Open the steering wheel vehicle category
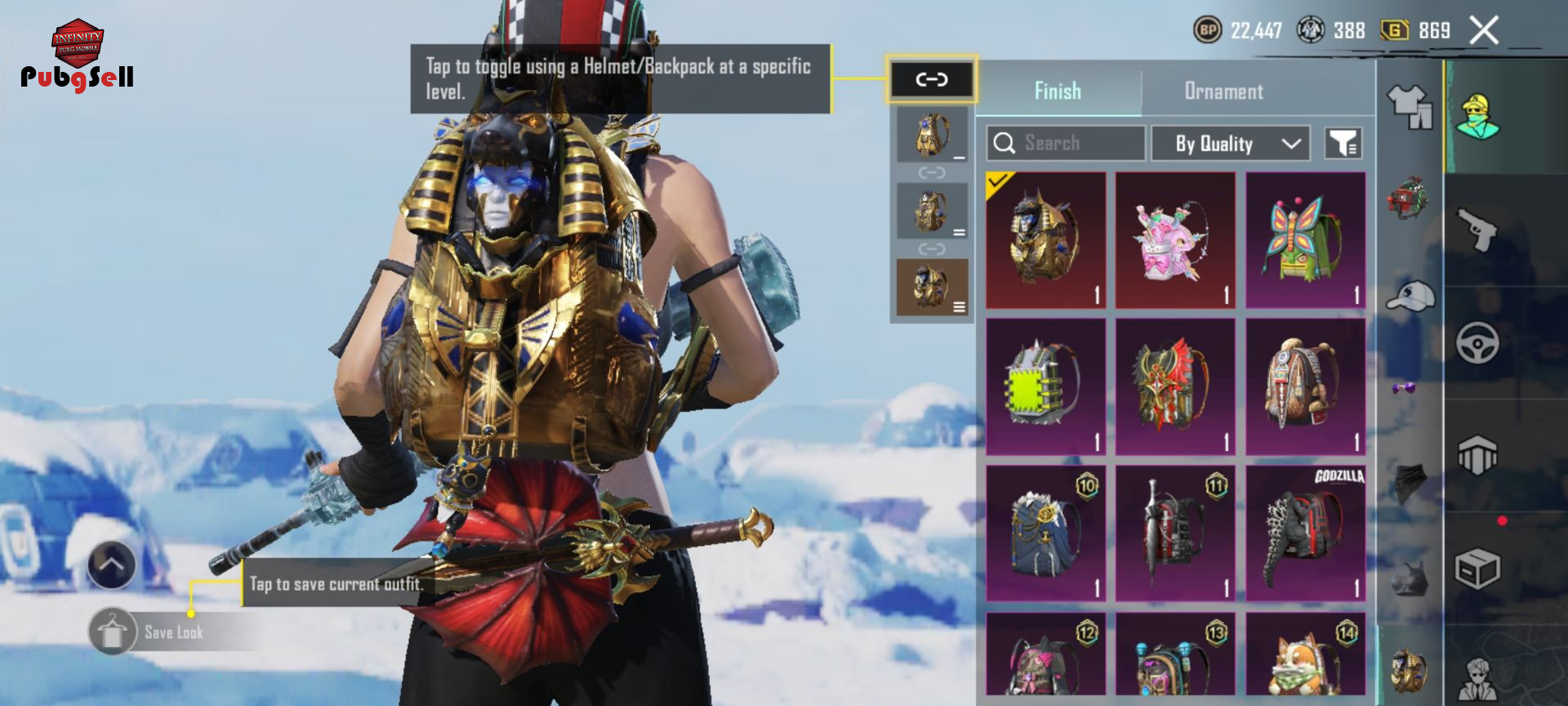This screenshot has height=706, width=1568. [x=1477, y=343]
